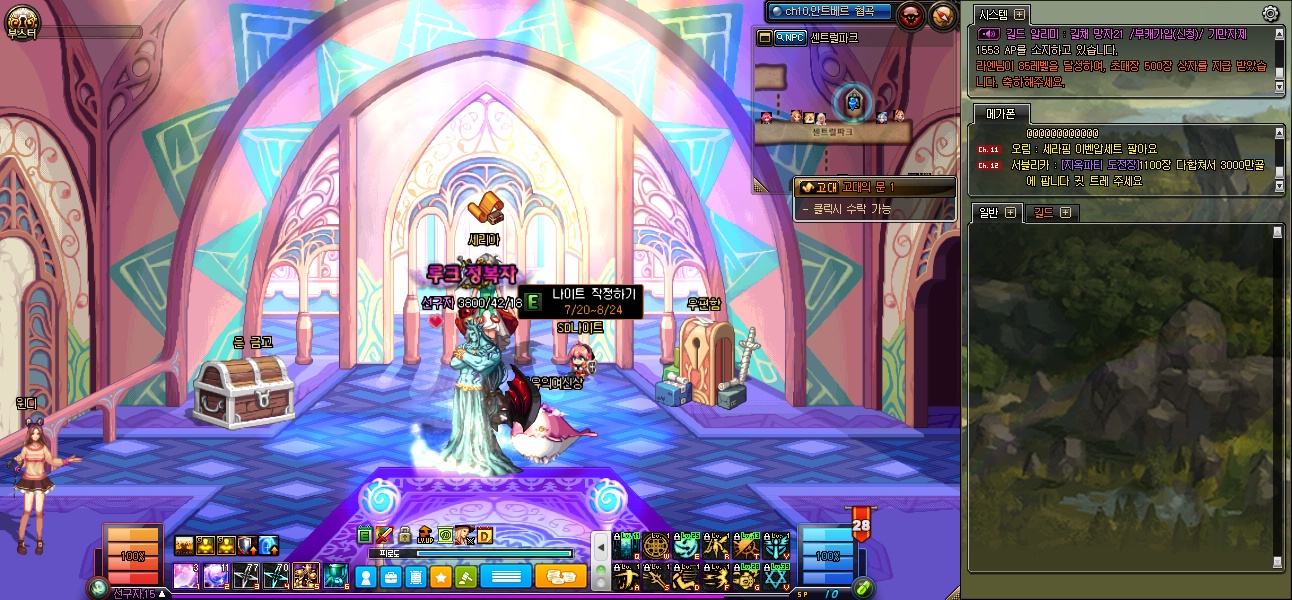Image resolution: width=1292 pixels, height=600 pixels.
Task: Click the LV.UP arrow icon
Action: point(425,535)
